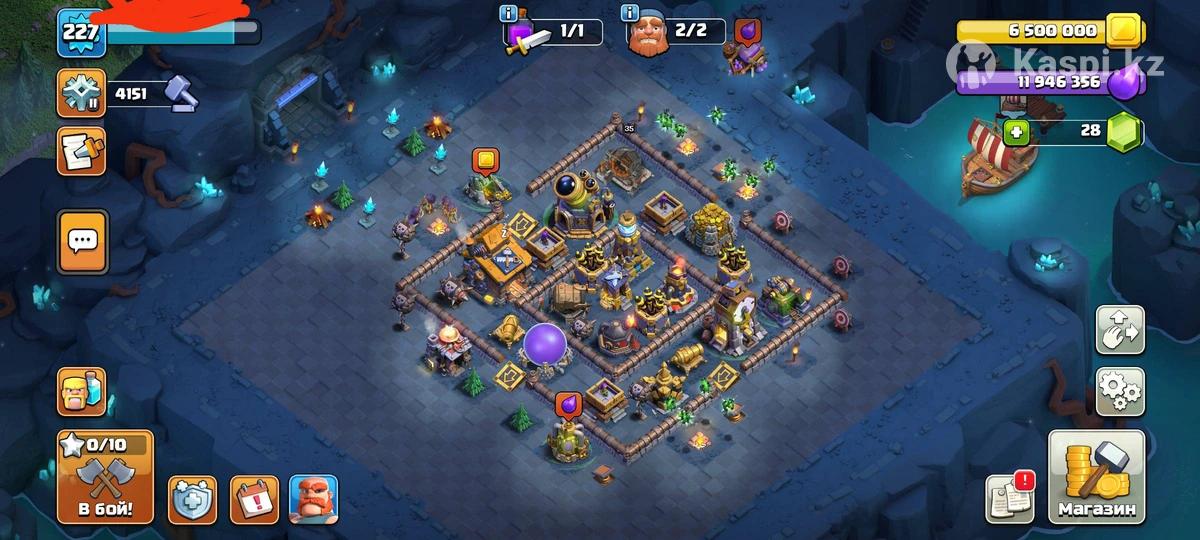Show info for the 2/2 builder counter
Screen dimensions: 1200x540
(630, 14)
